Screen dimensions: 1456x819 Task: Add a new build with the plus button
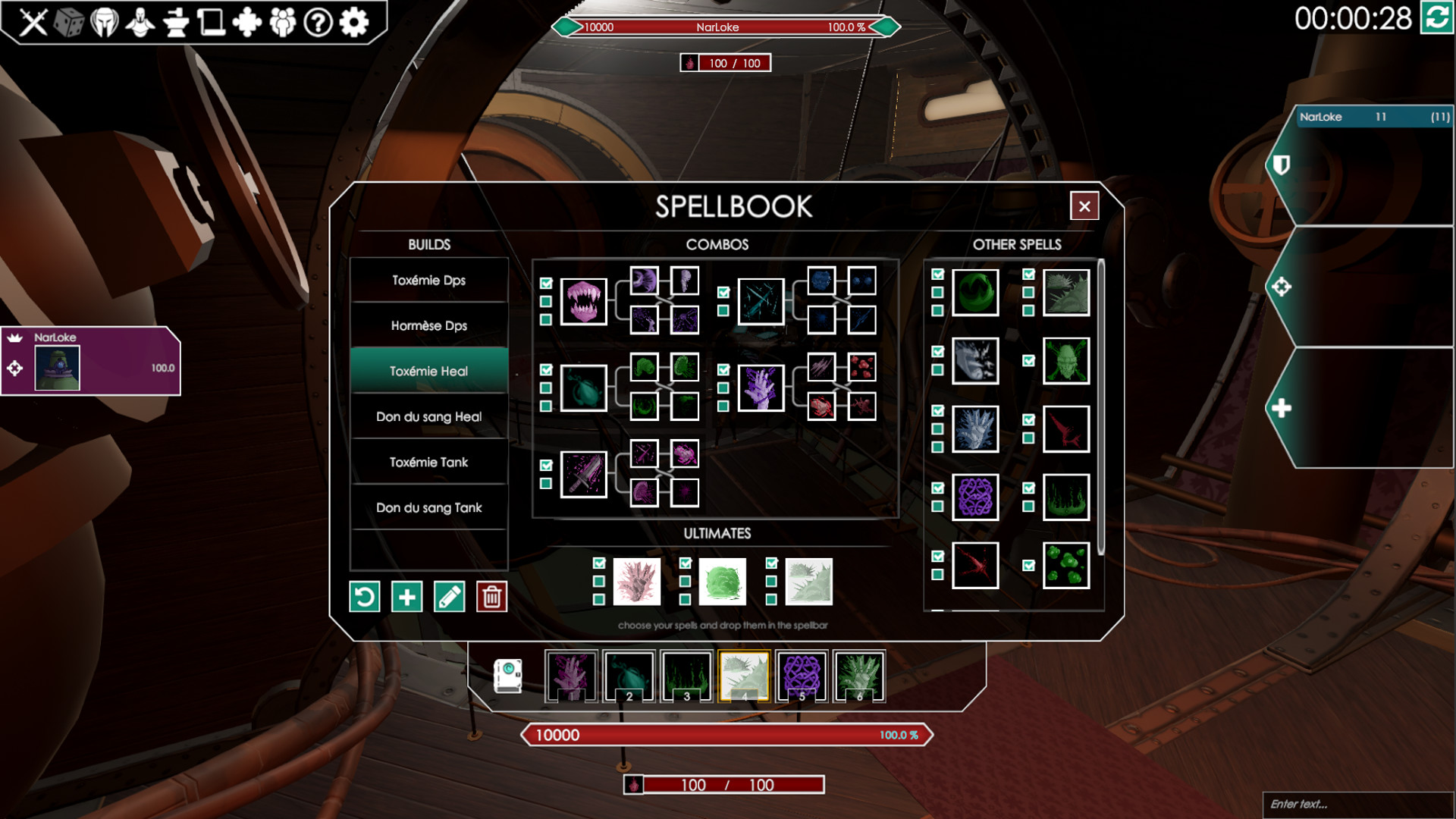pyautogui.click(x=406, y=597)
